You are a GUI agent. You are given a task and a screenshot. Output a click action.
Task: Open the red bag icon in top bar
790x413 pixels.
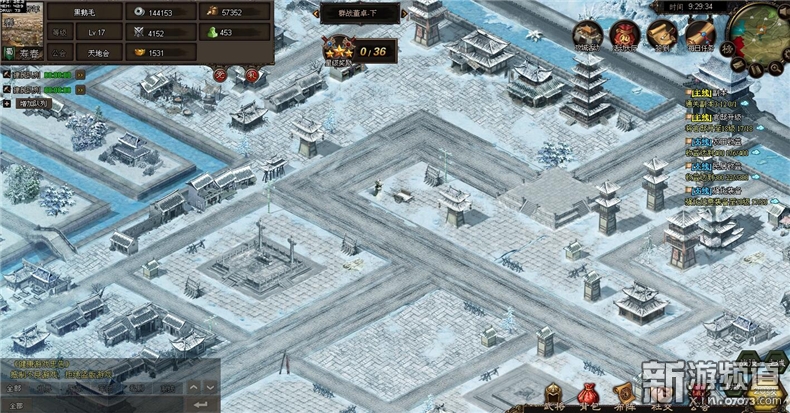tap(625, 35)
